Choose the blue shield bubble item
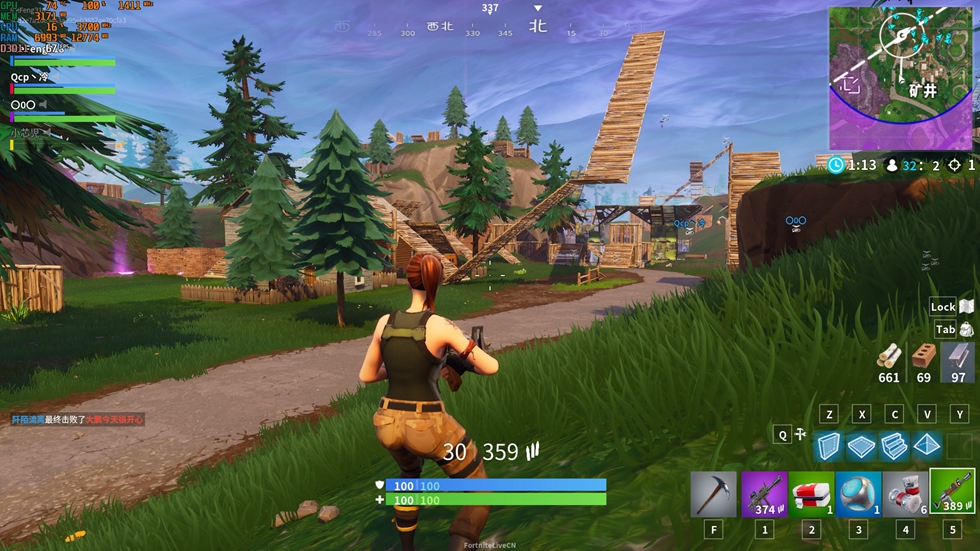Viewport: 980px width, 551px height. tap(858, 494)
